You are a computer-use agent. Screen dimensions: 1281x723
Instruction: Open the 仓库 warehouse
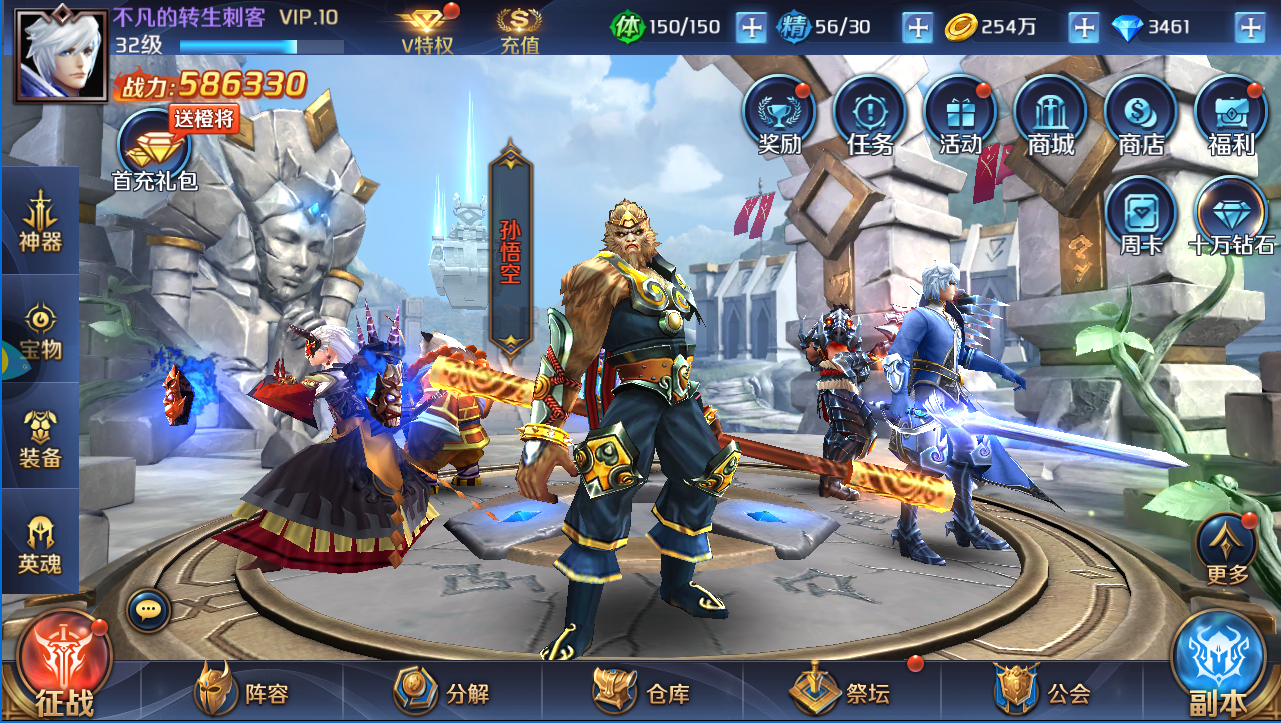(642, 691)
